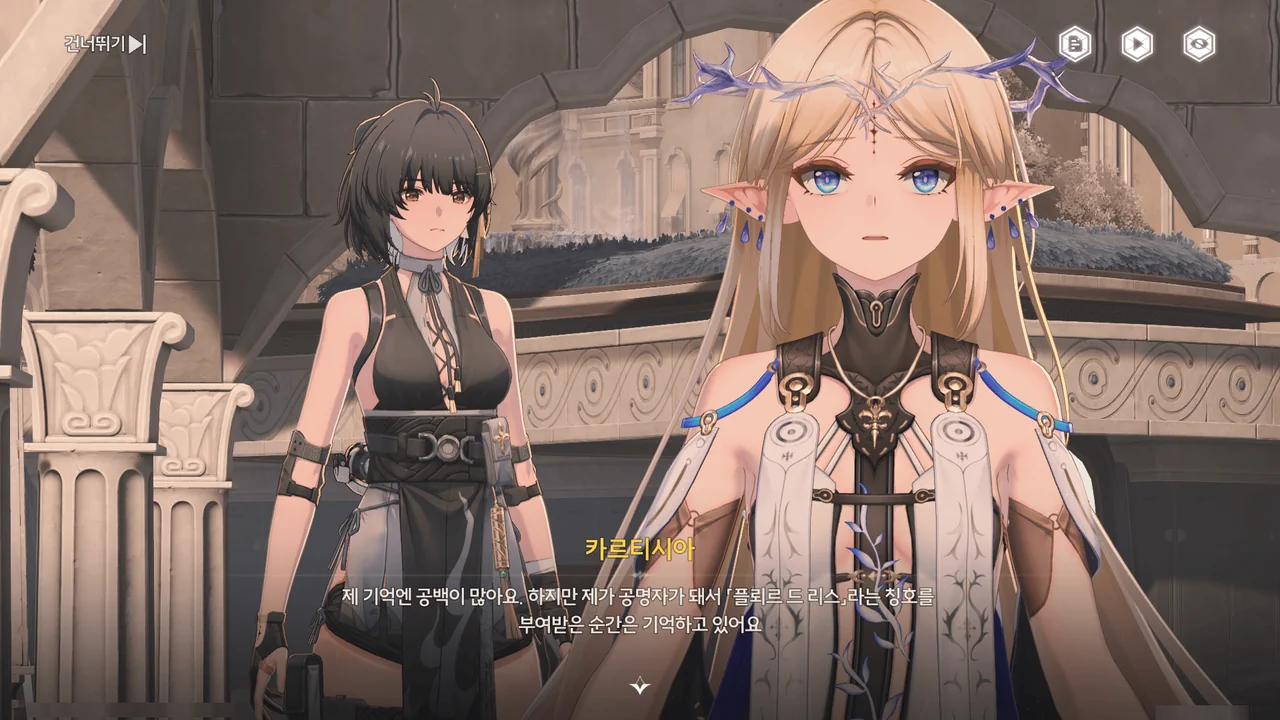
Task: Hide the dialogue interface with eye icon
Action: click(x=1199, y=44)
